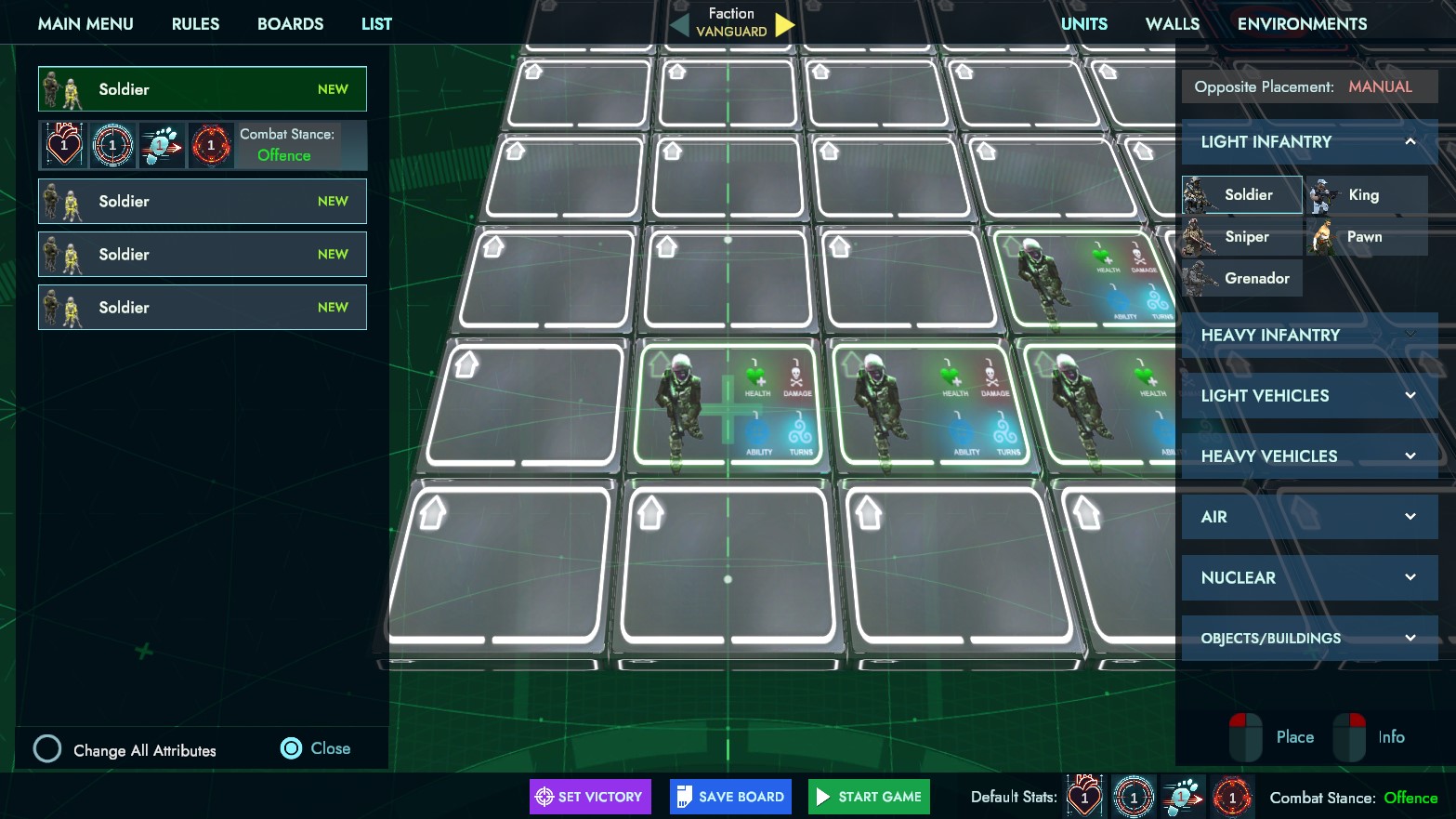This screenshot has width=1456, height=819.
Task: Select next faction with yellow arrow
Action: (x=785, y=24)
